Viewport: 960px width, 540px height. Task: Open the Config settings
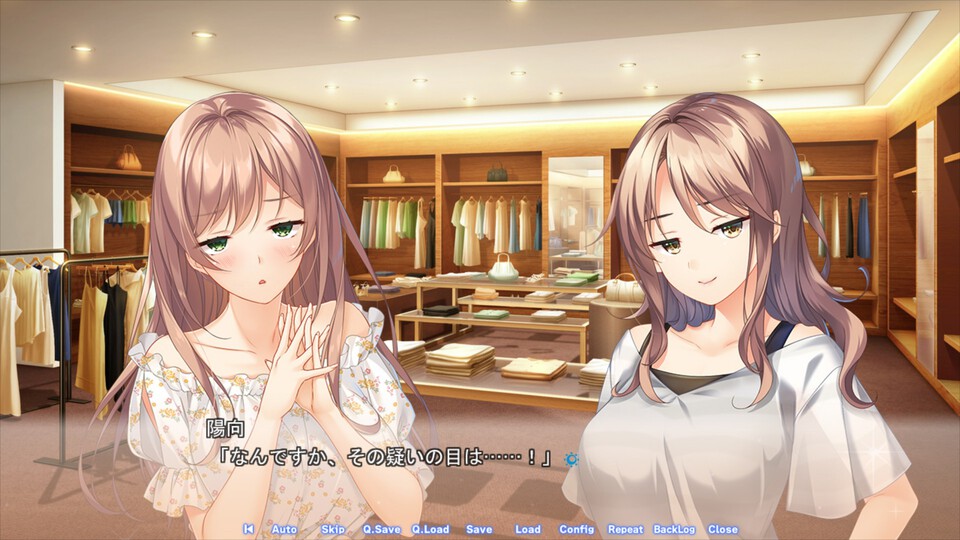(x=576, y=529)
